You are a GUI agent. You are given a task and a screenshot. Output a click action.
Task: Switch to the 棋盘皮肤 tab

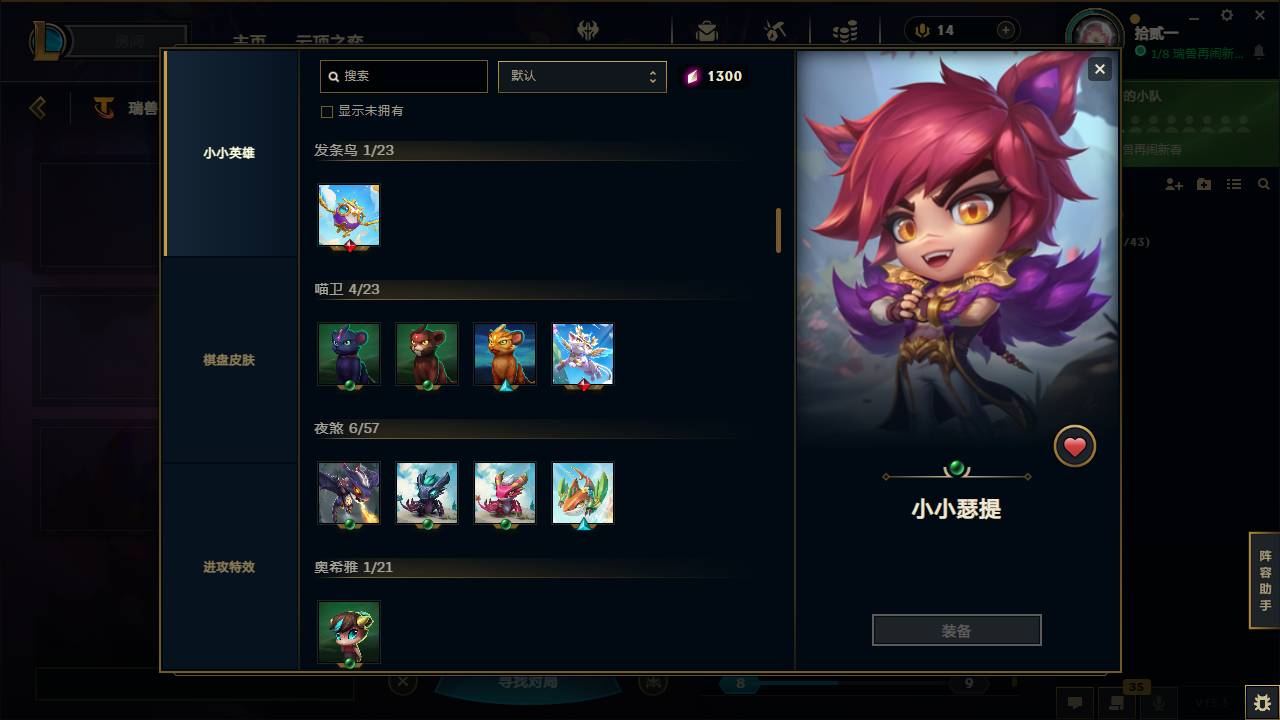[x=228, y=360]
